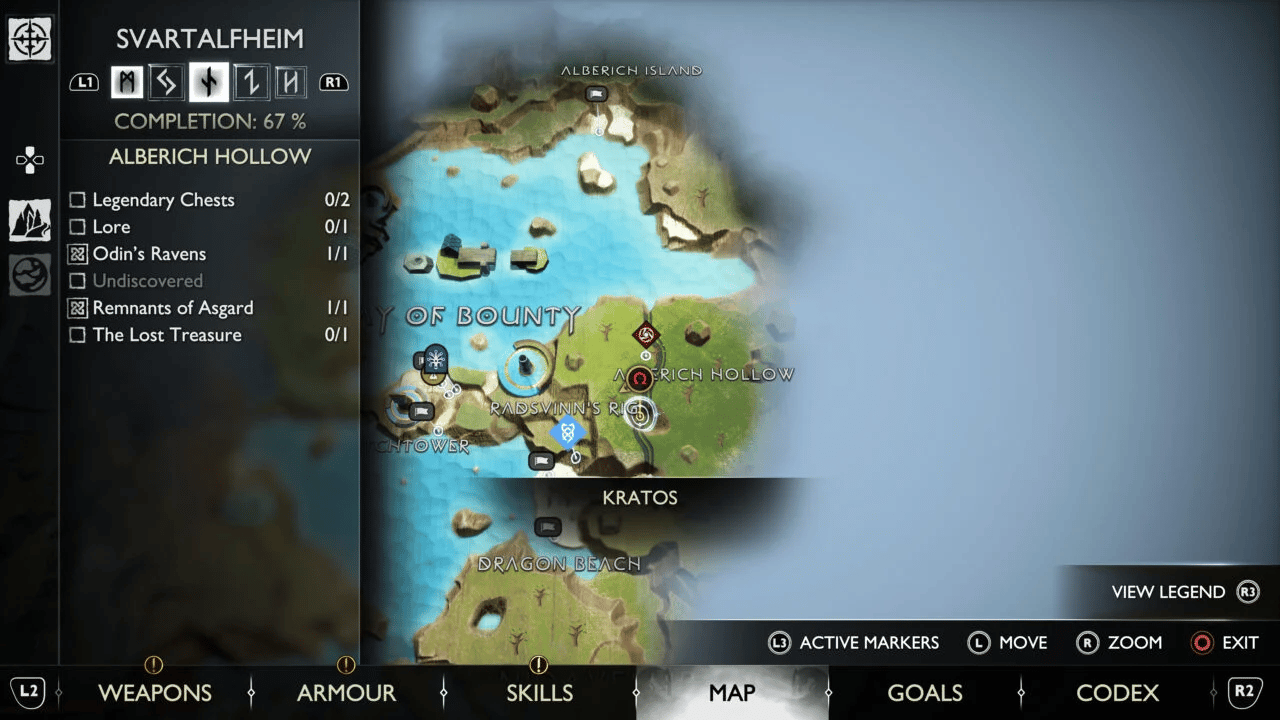
Task: Select the blue Mystic Gateway diamond marker
Action: click(567, 432)
